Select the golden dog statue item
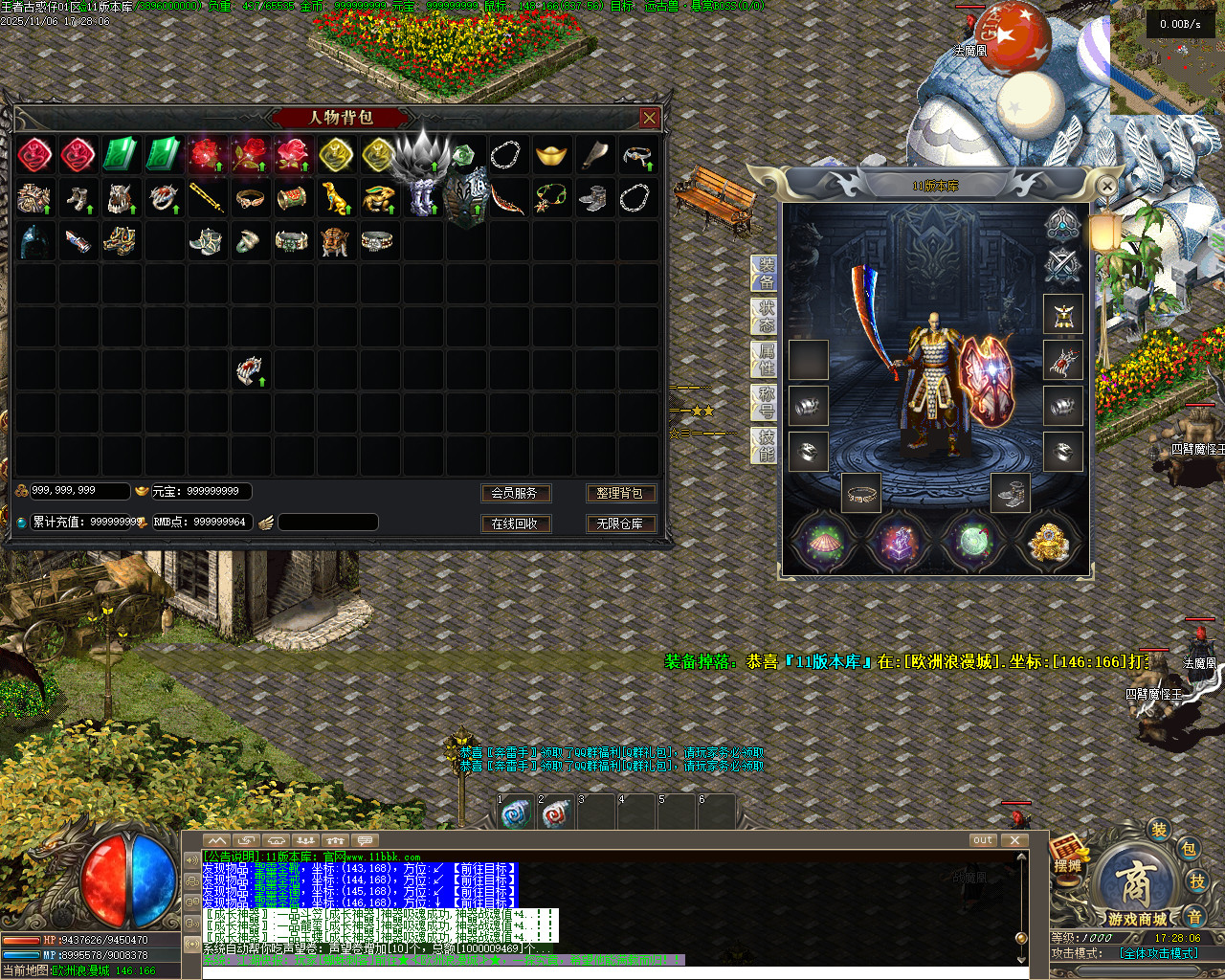The height and width of the screenshot is (980, 1225). pos(335,198)
